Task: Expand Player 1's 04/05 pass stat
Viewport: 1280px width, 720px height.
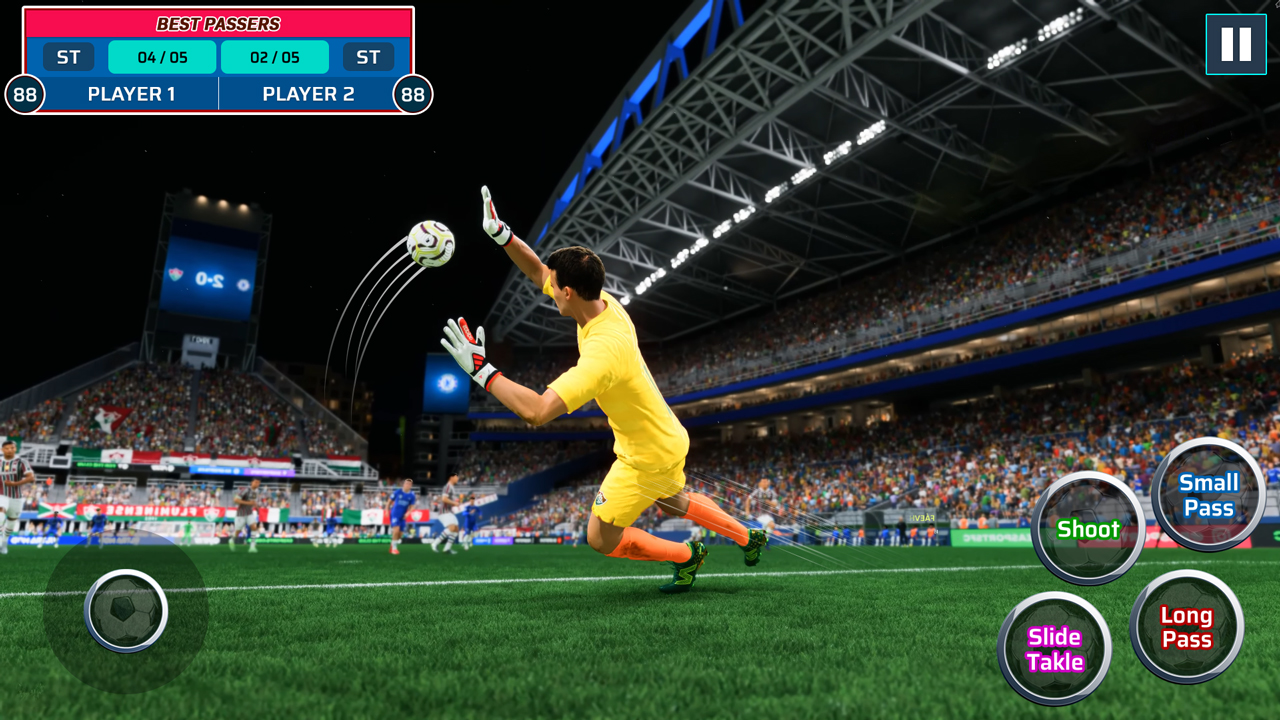Action: point(162,57)
